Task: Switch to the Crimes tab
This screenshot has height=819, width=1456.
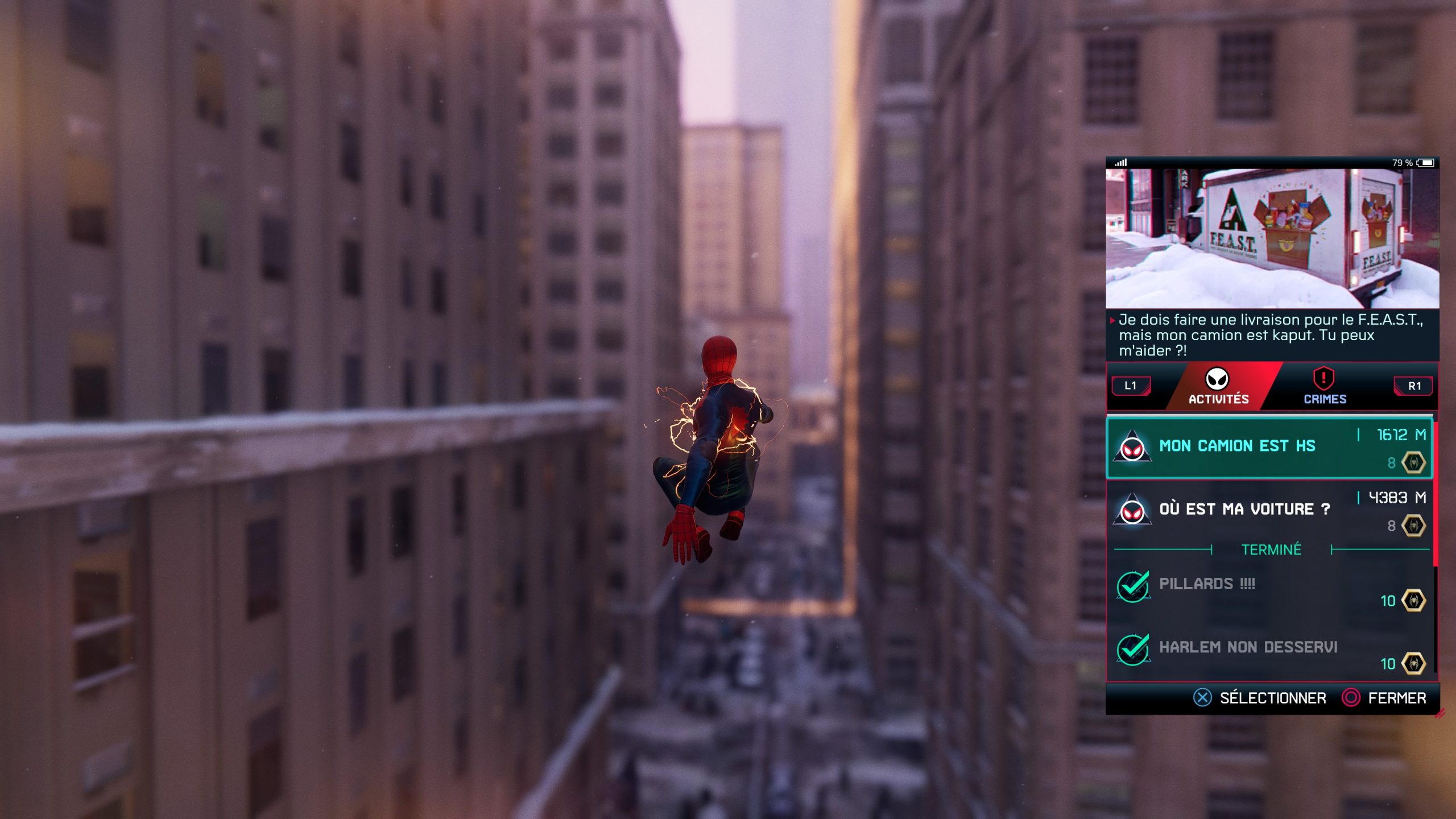Action: (x=1324, y=387)
